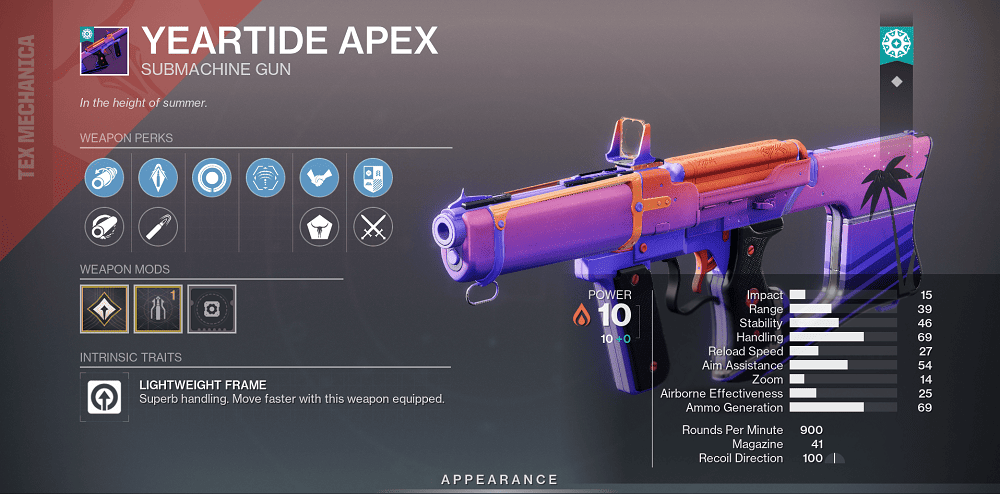1000x494 pixels.
Task: Click the teal seasonal emblem banner
Action: (895, 43)
